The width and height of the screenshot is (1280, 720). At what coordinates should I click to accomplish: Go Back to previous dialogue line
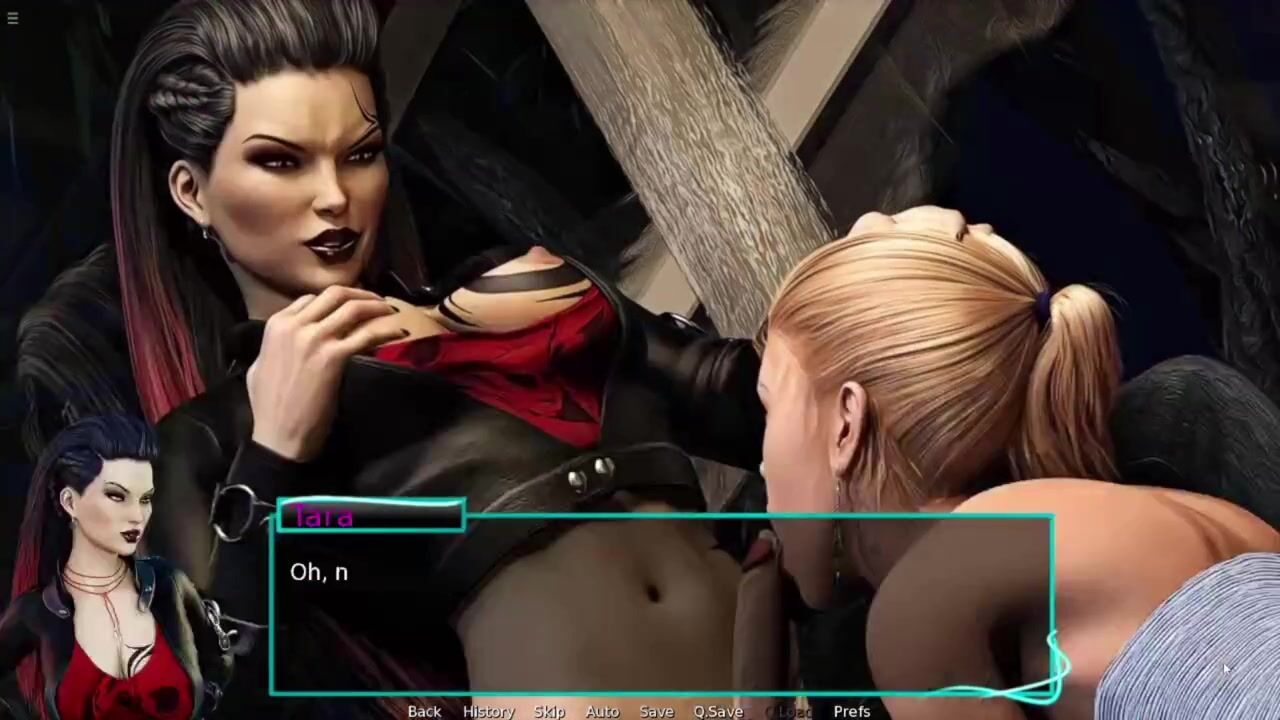(424, 711)
